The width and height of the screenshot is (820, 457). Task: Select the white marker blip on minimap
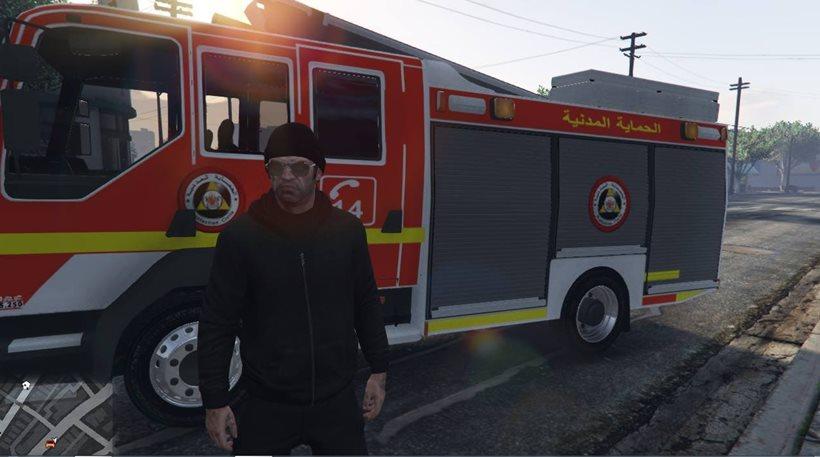24,385
